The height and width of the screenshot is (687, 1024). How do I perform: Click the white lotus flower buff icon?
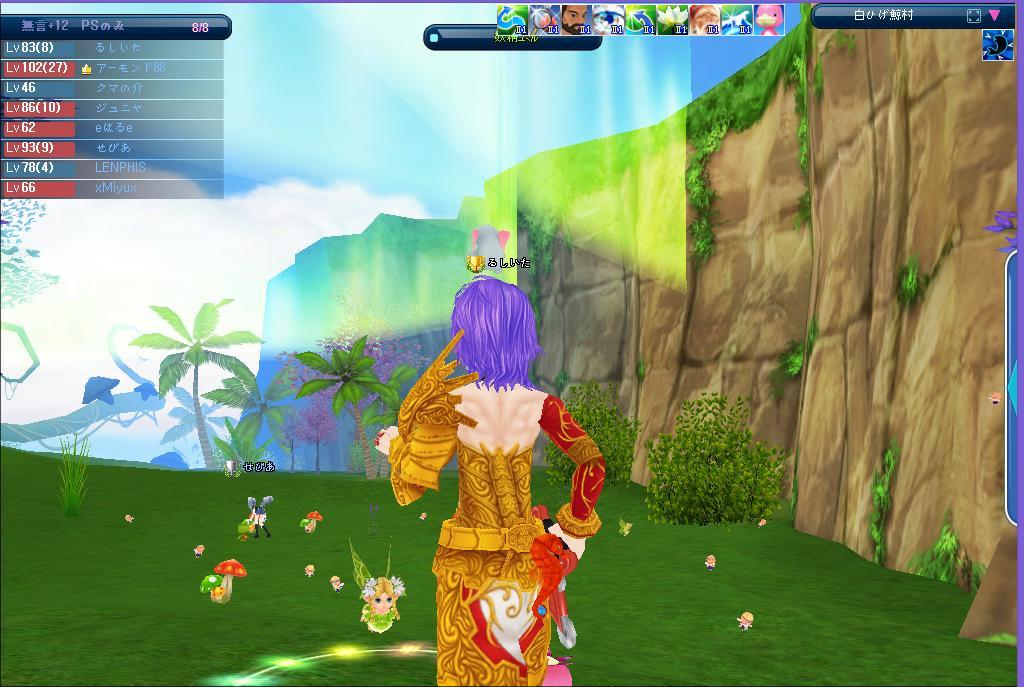coord(672,19)
